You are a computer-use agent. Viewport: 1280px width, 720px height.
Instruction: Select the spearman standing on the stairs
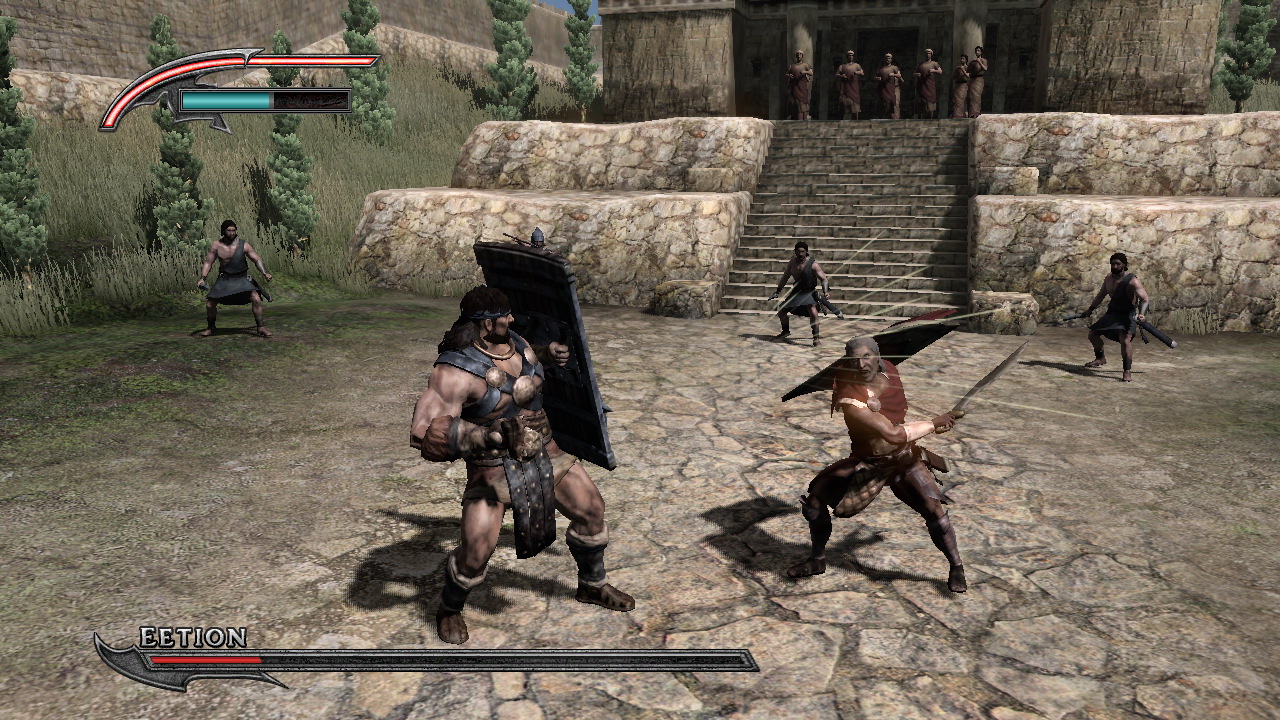(x=805, y=290)
